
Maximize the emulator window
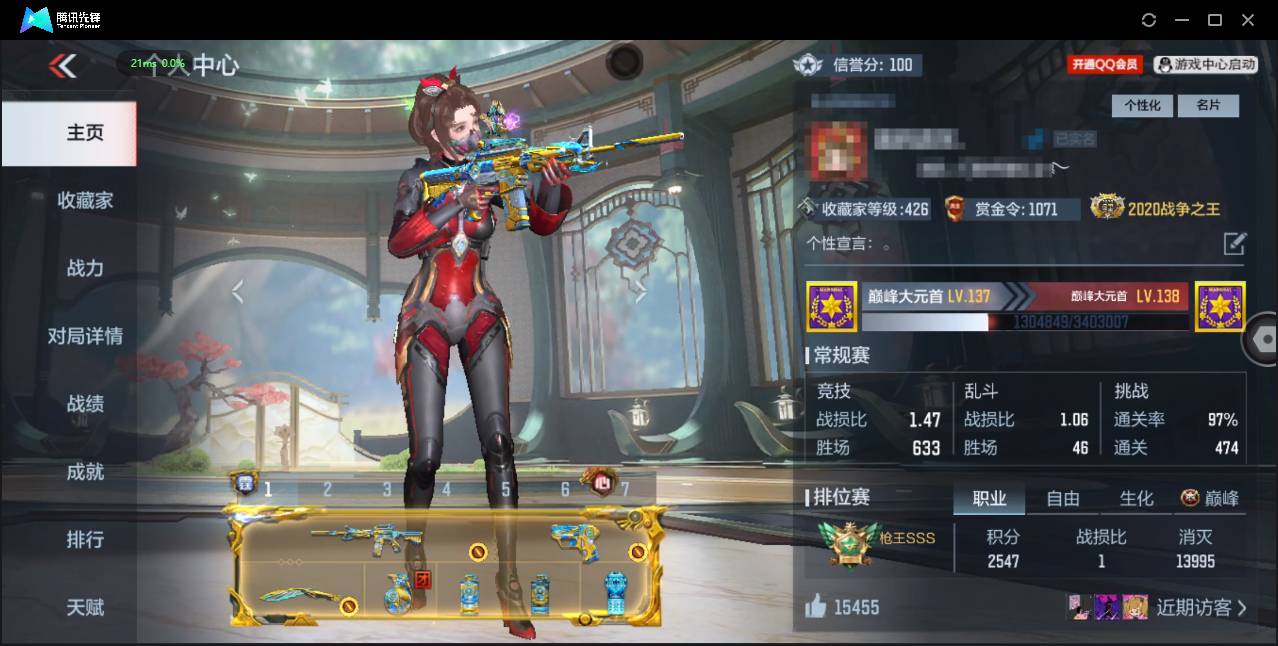[1215, 20]
